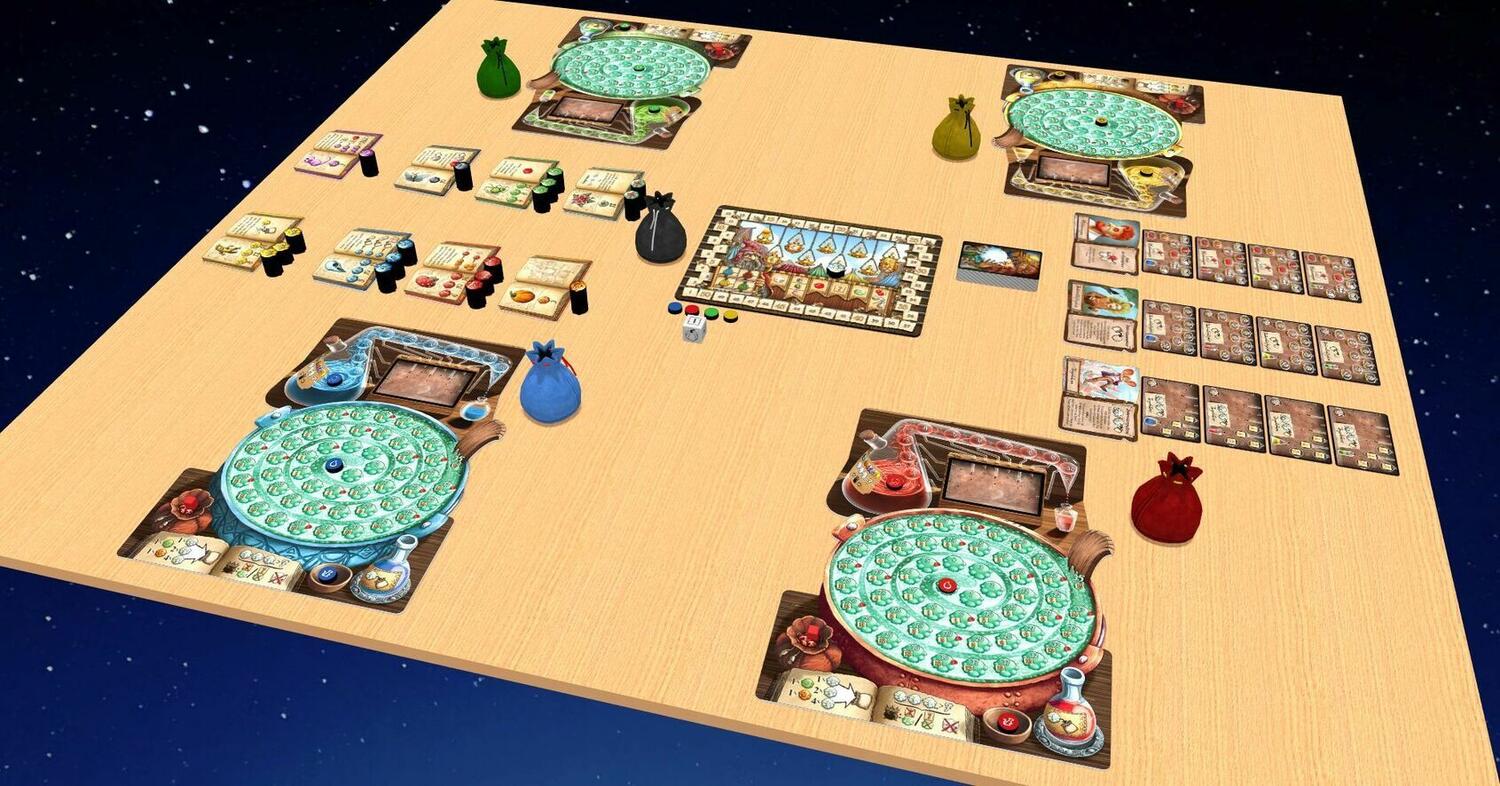
Task: Pick the yellow drawstring bag
Action: click(956, 130)
